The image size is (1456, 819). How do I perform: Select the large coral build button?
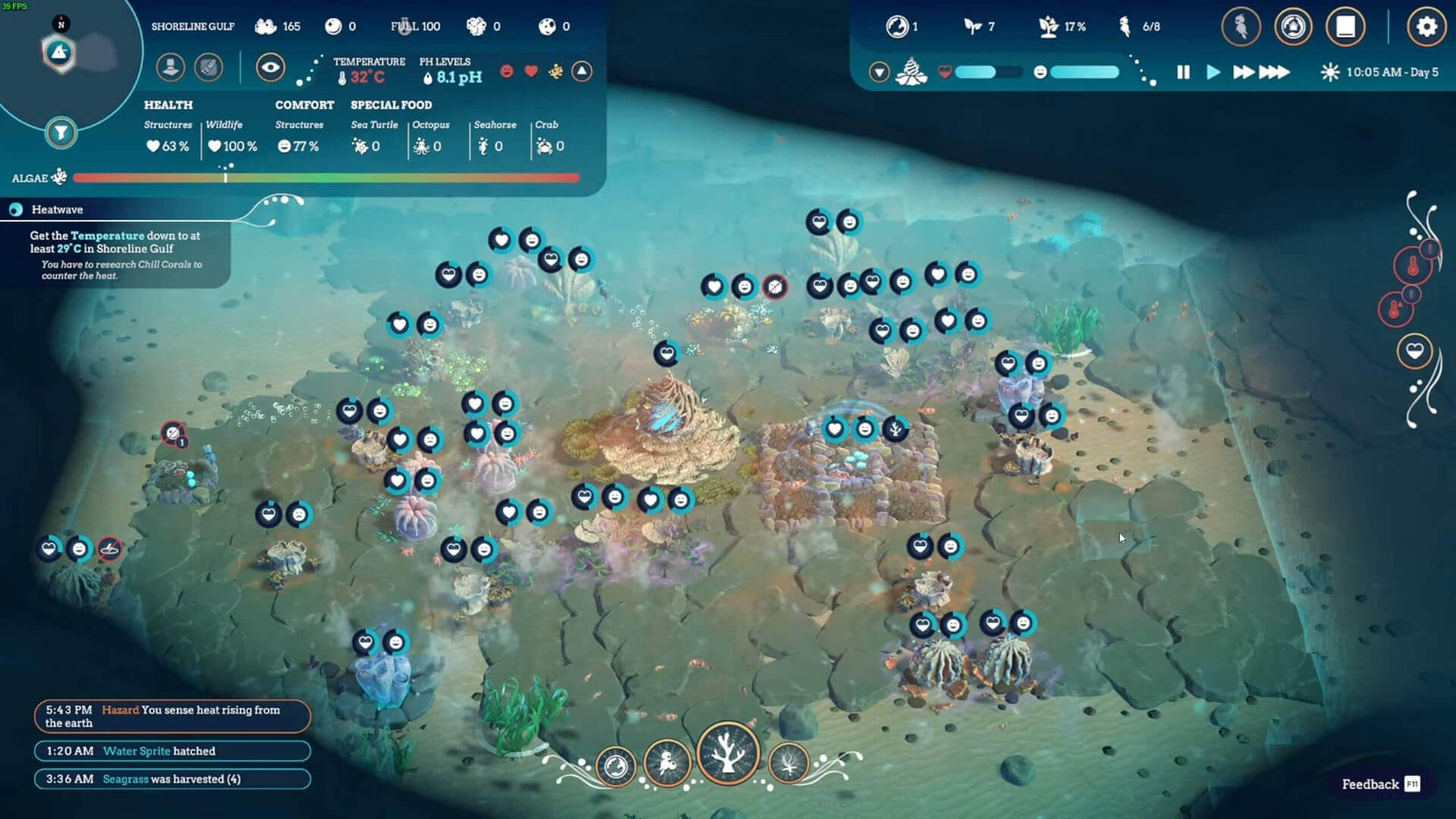coord(728,753)
